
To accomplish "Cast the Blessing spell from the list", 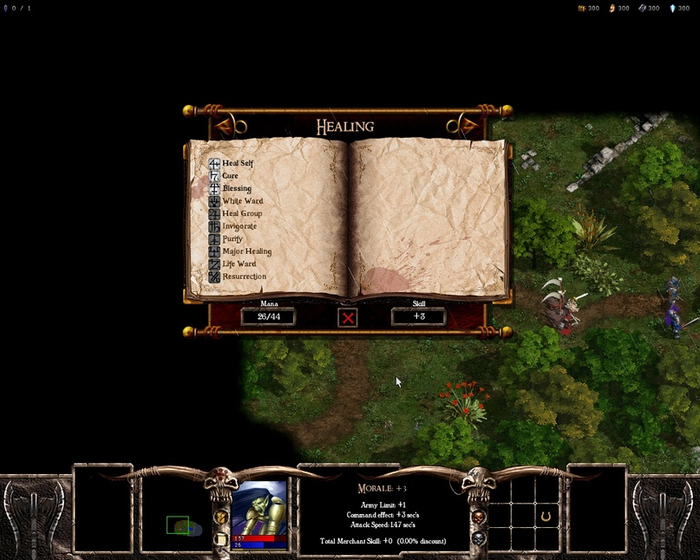I will tap(236, 188).
